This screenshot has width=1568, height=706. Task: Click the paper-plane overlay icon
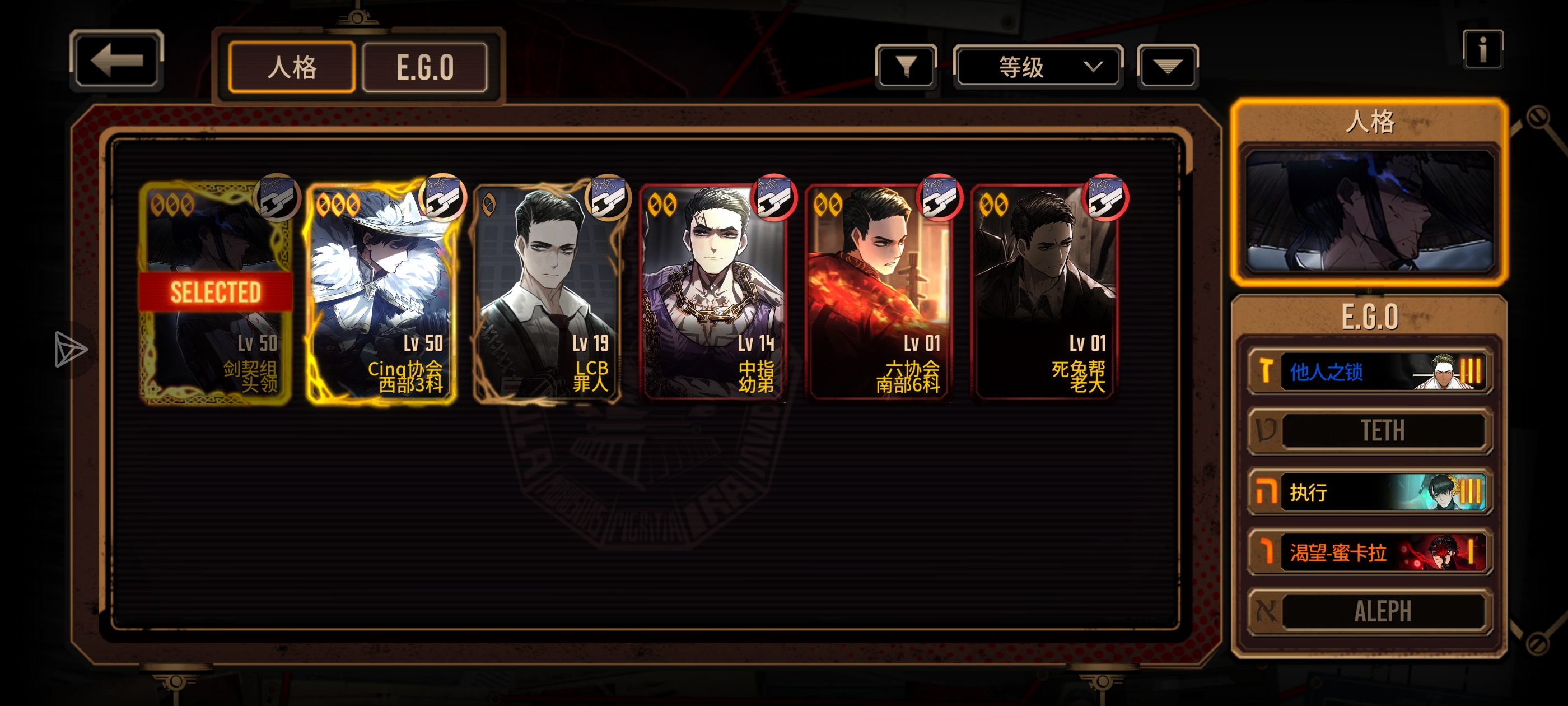[70, 349]
